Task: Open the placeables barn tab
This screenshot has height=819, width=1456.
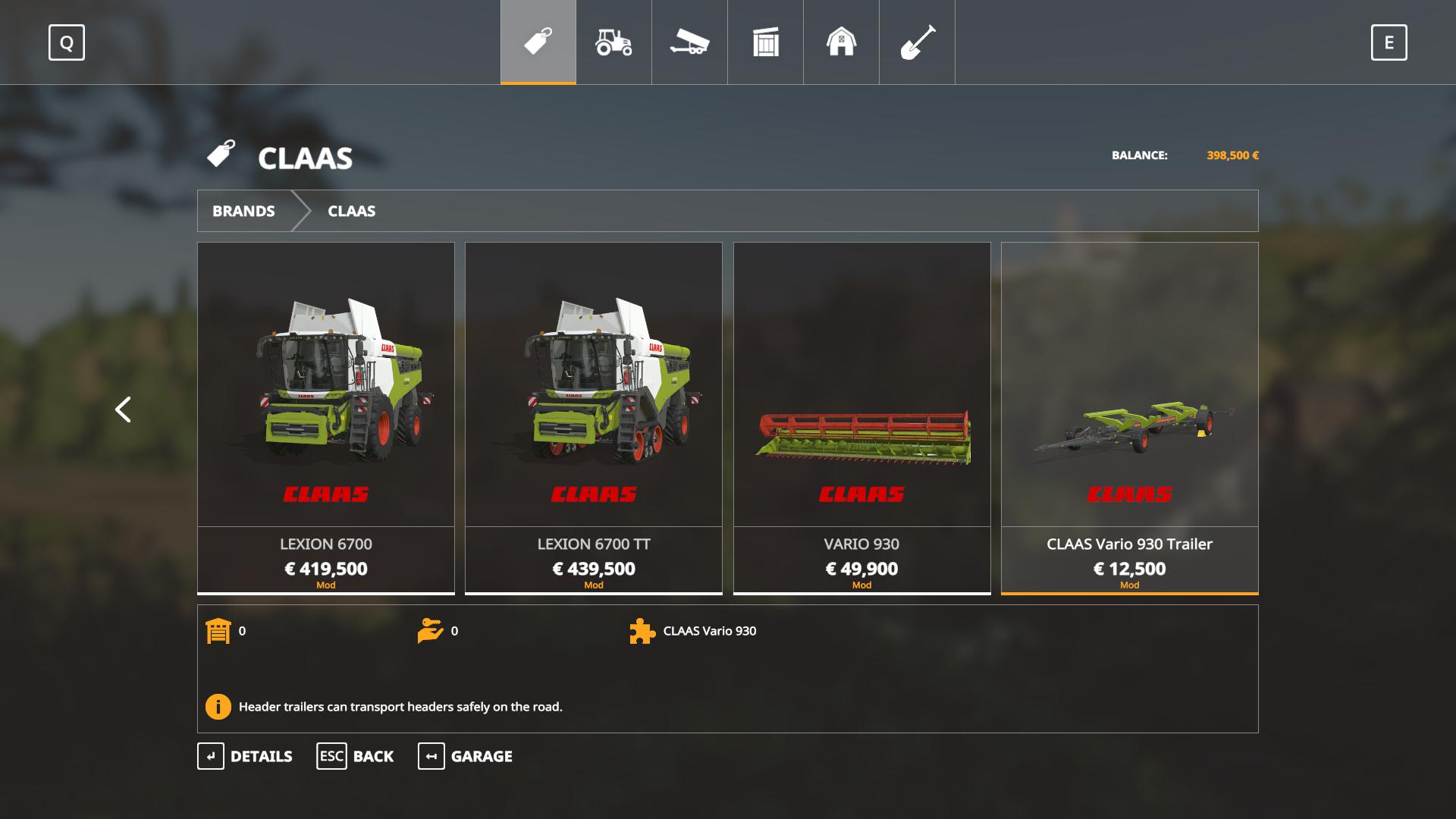Action: [841, 42]
